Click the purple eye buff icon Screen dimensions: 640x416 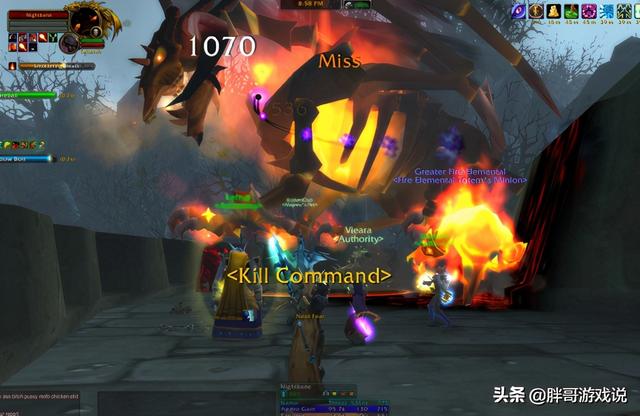click(x=519, y=10)
